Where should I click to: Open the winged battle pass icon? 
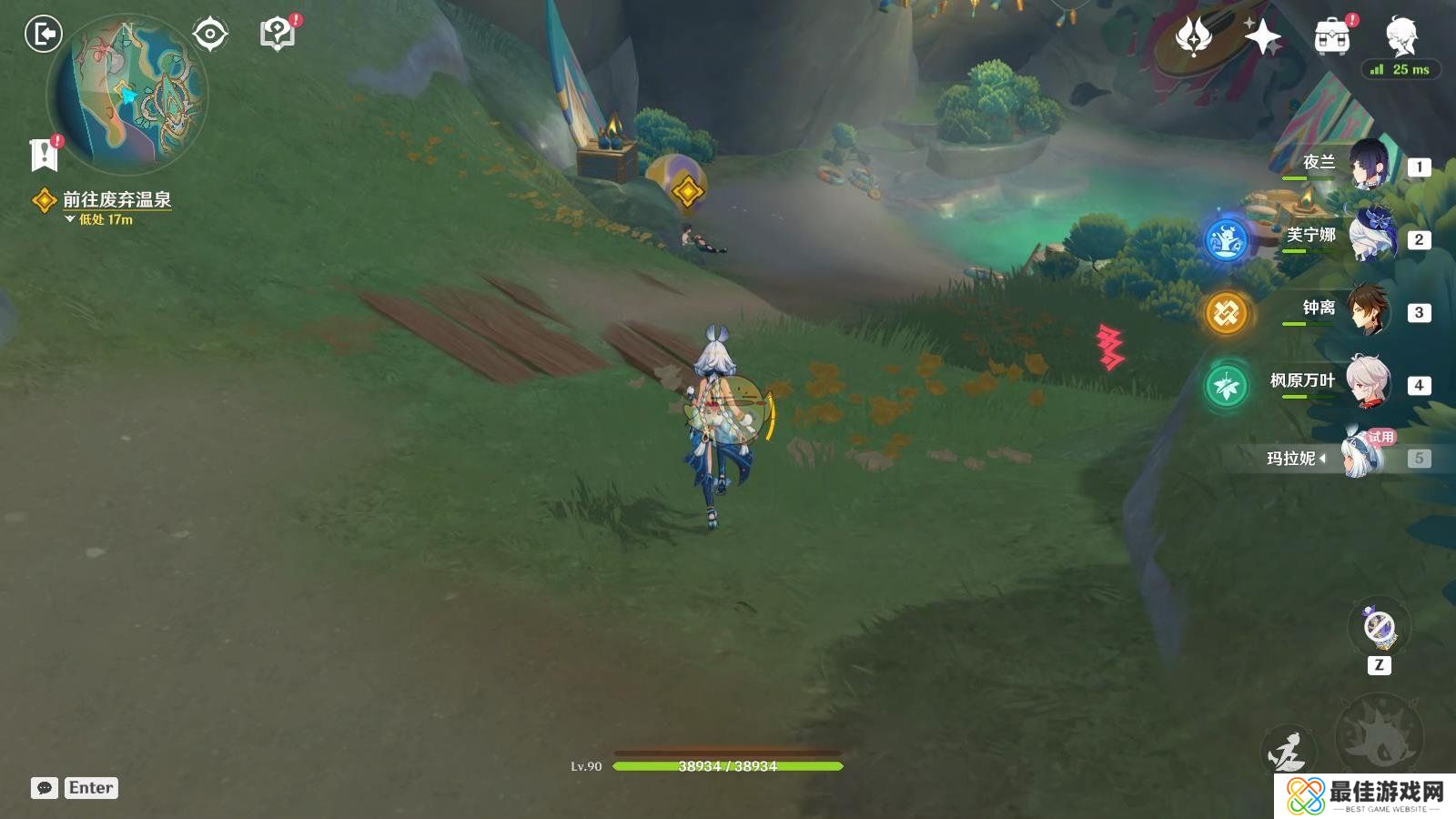pos(1194,37)
